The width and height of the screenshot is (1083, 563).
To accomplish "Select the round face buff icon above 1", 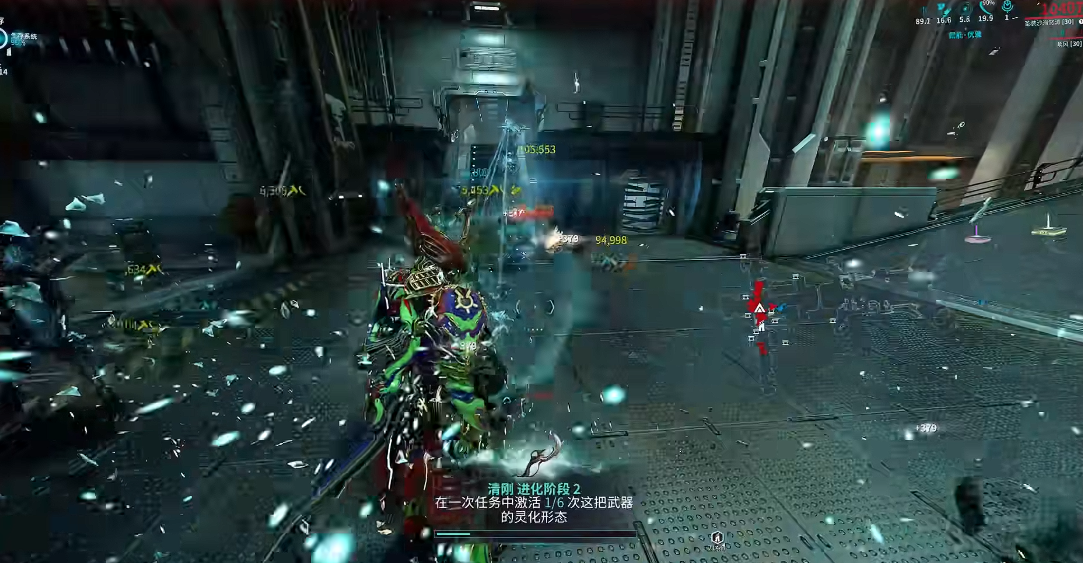I will pyautogui.click(x=1008, y=6).
